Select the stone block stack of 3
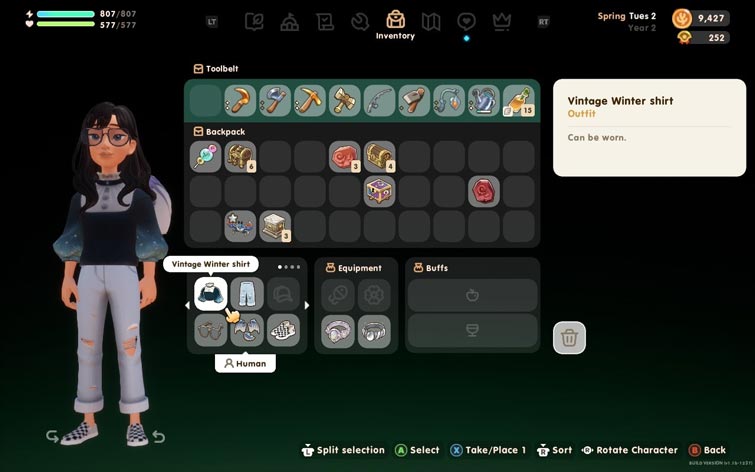 [275, 225]
